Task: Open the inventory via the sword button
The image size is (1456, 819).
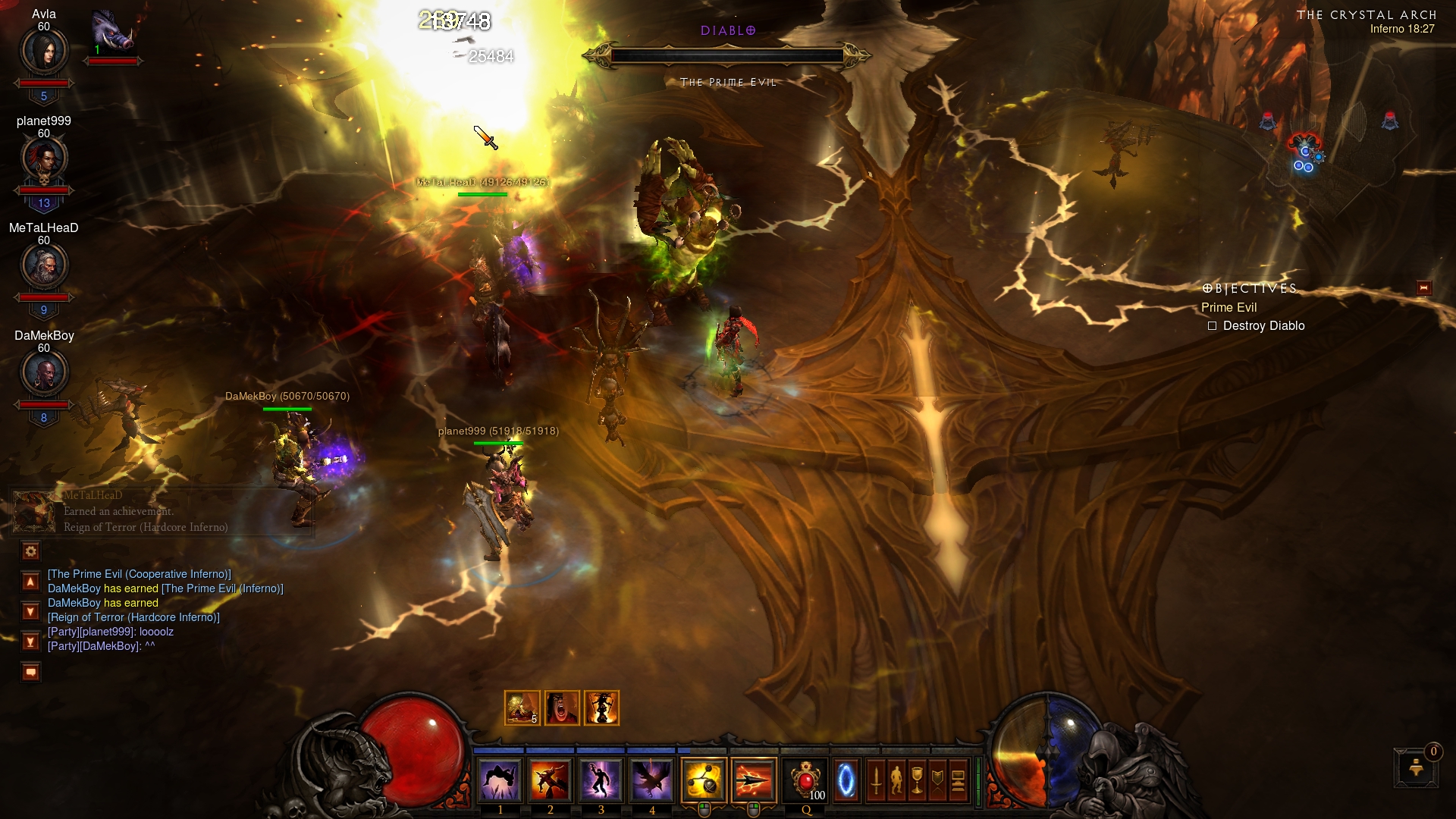Action: pos(876,780)
